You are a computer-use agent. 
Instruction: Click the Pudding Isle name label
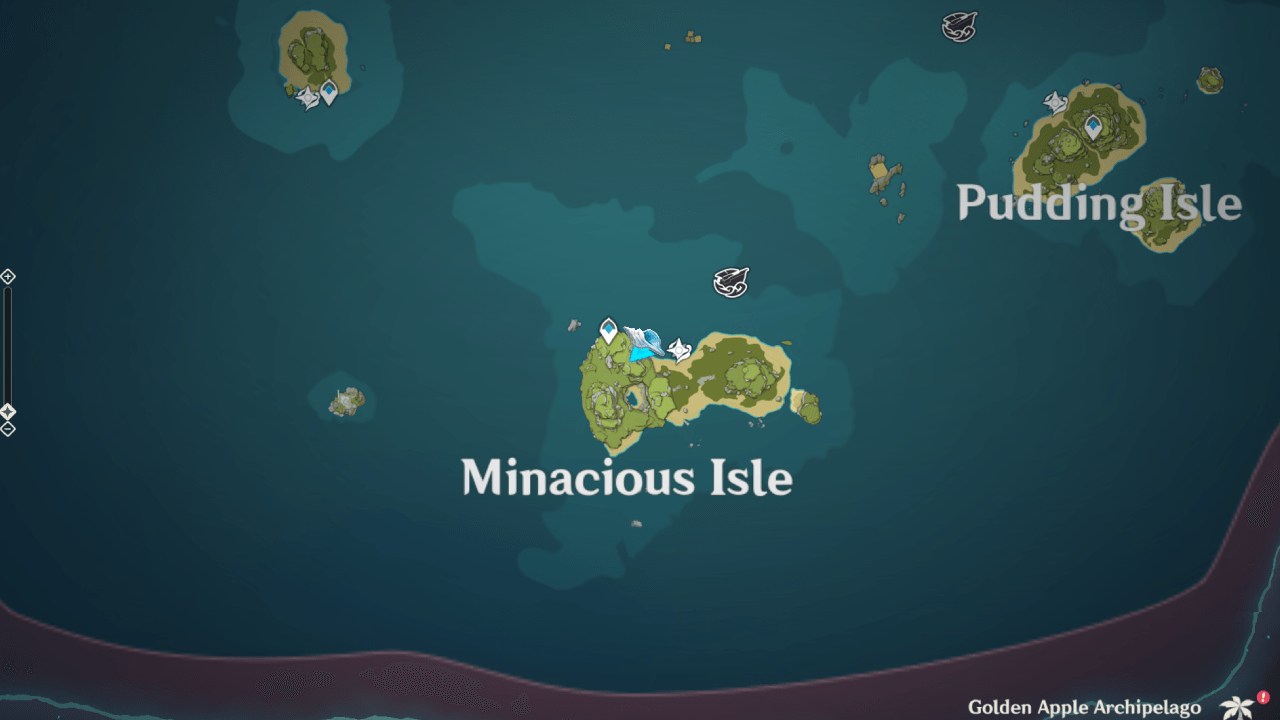point(1098,204)
